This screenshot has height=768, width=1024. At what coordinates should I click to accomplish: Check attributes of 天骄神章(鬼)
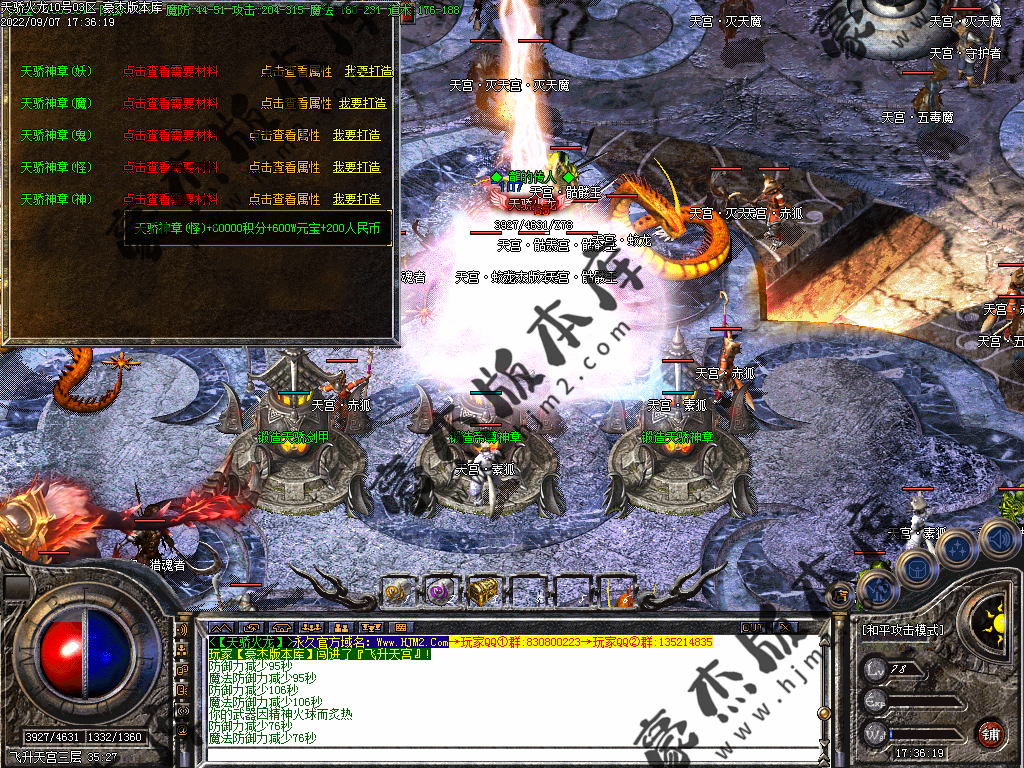[x=284, y=135]
